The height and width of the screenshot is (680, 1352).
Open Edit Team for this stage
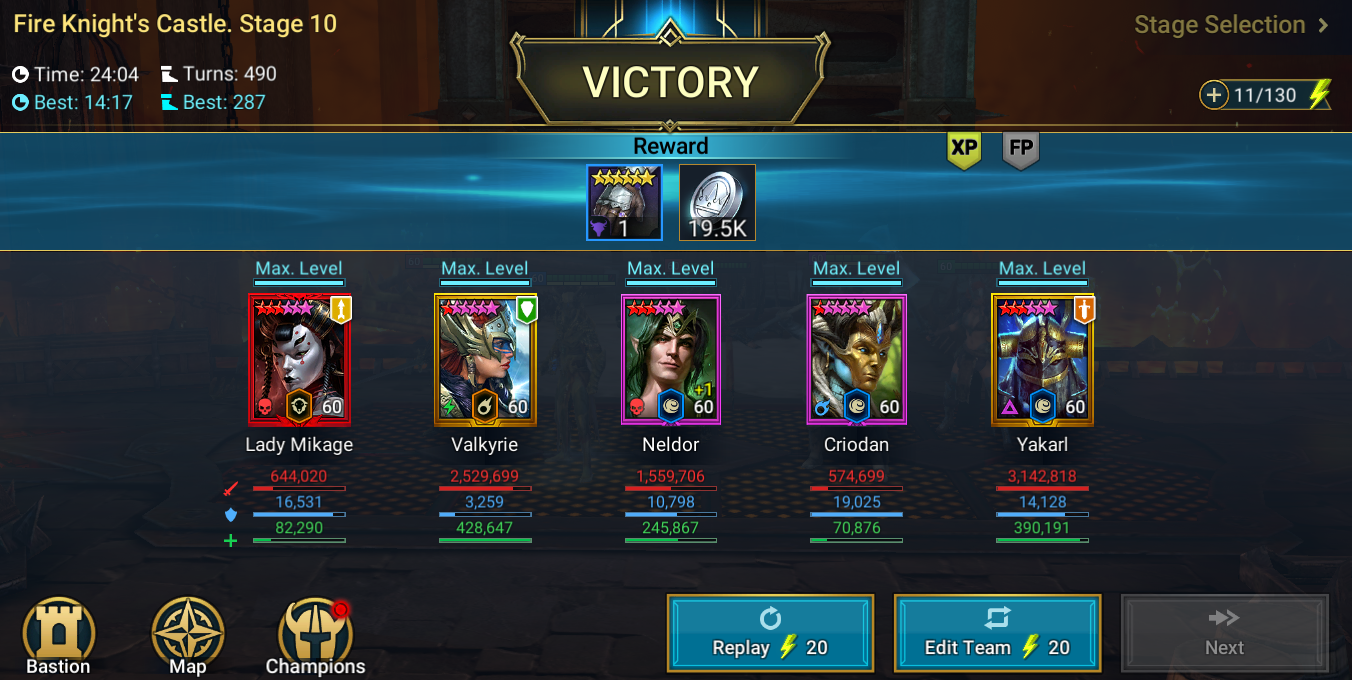click(x=997, y=634)
